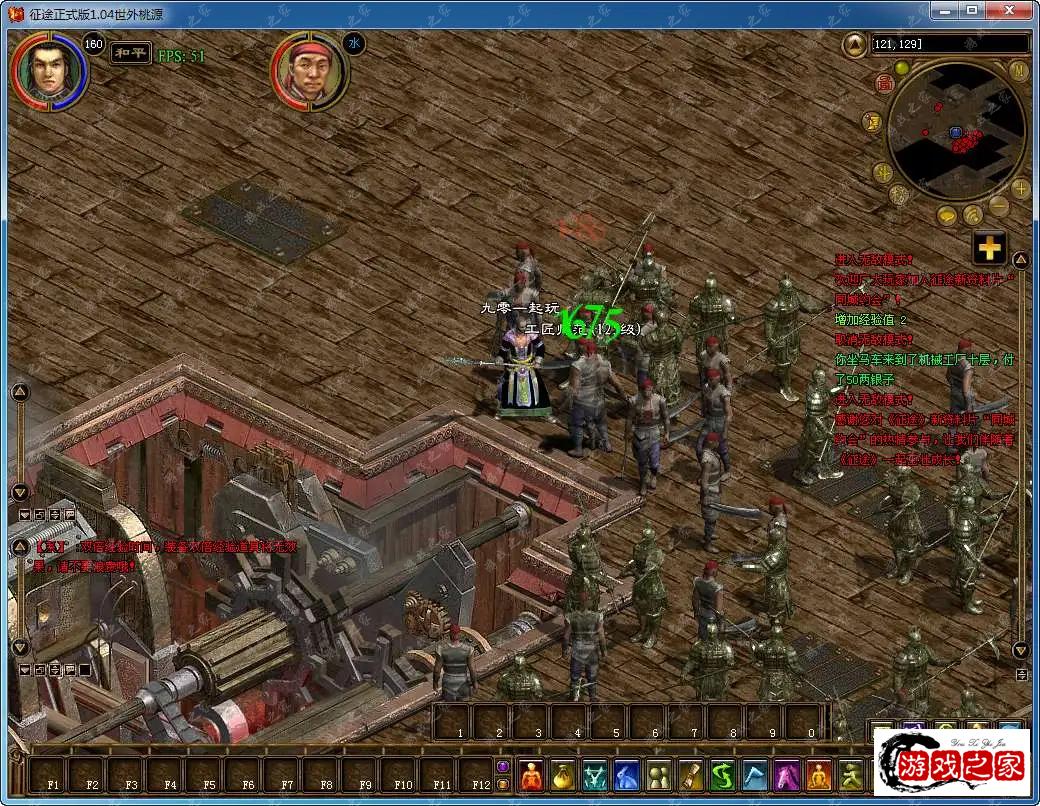Image resolution: width=1040 pixels, height=806 pixels.
Task: Click the circular minimap
Action: [x=955, y=130]
